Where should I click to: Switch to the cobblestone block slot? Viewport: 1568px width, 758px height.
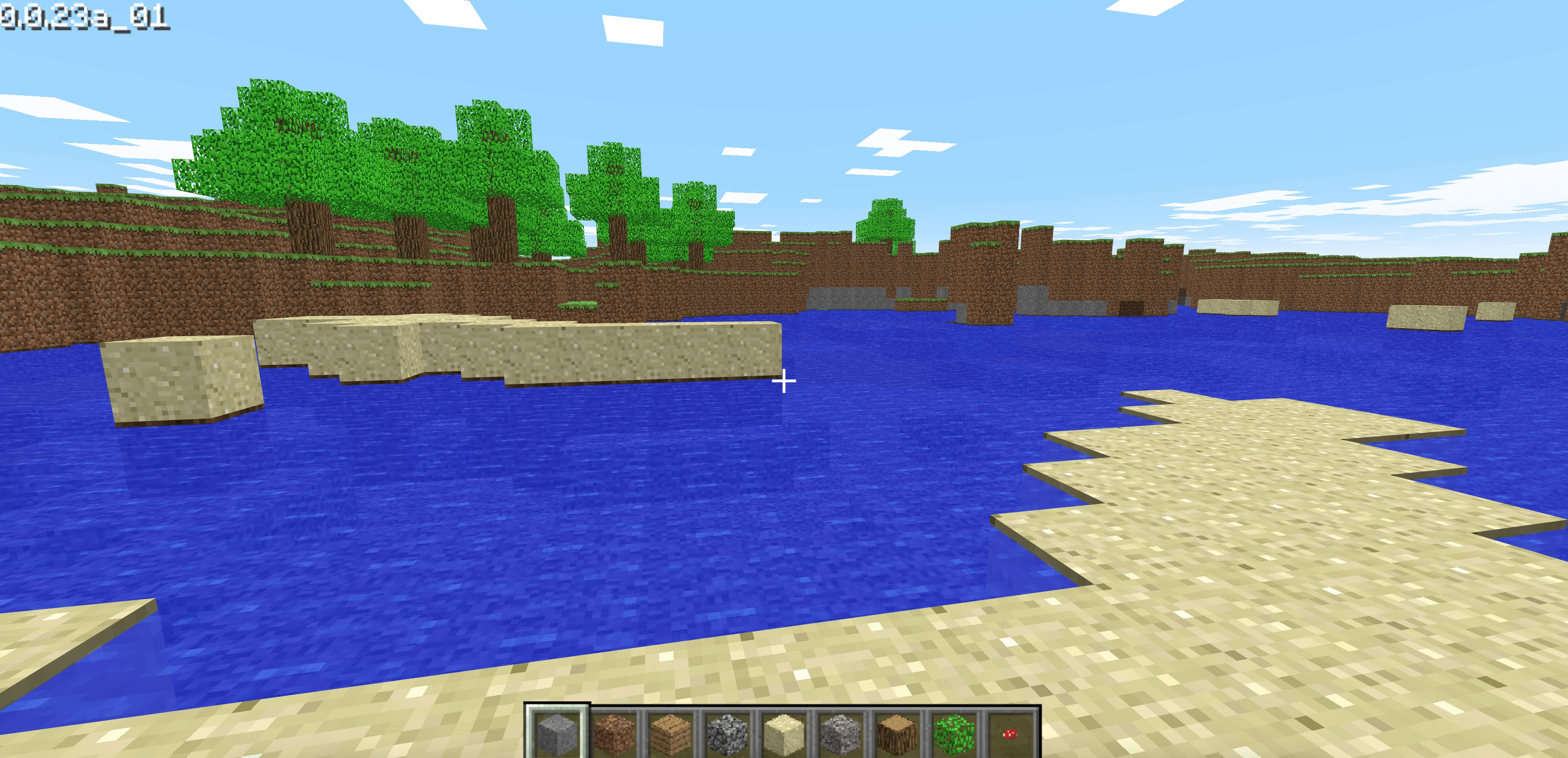727,733
